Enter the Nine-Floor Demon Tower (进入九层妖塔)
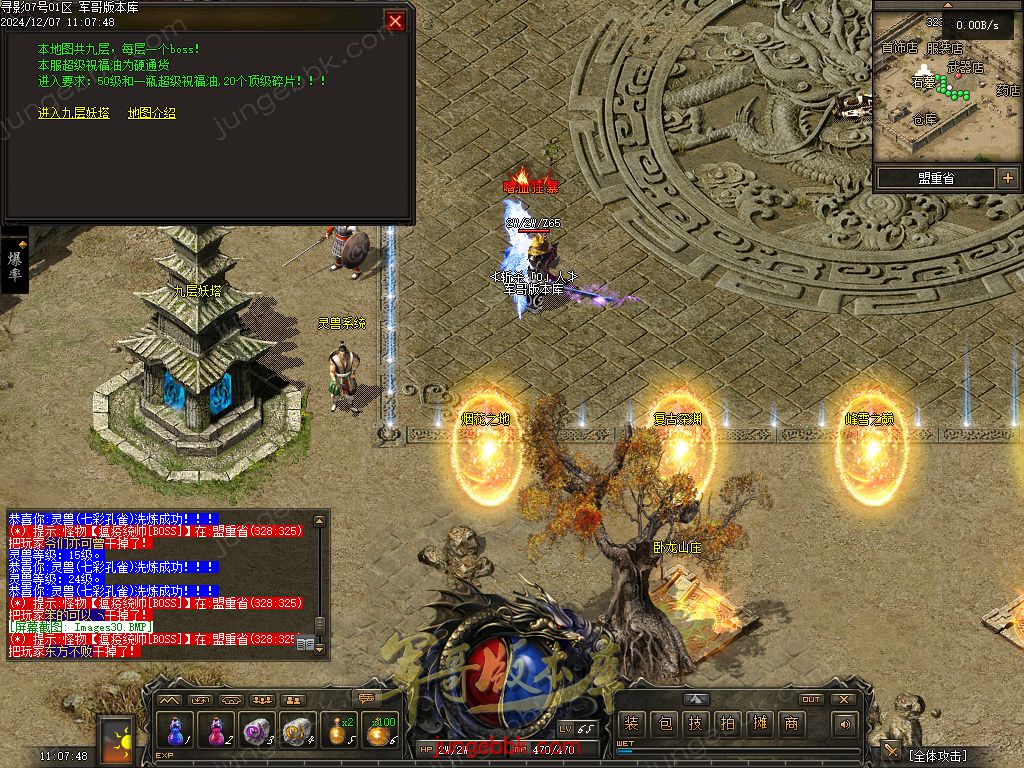The height and width of the screenshot is (768, 1024). [x=74, y=113]
